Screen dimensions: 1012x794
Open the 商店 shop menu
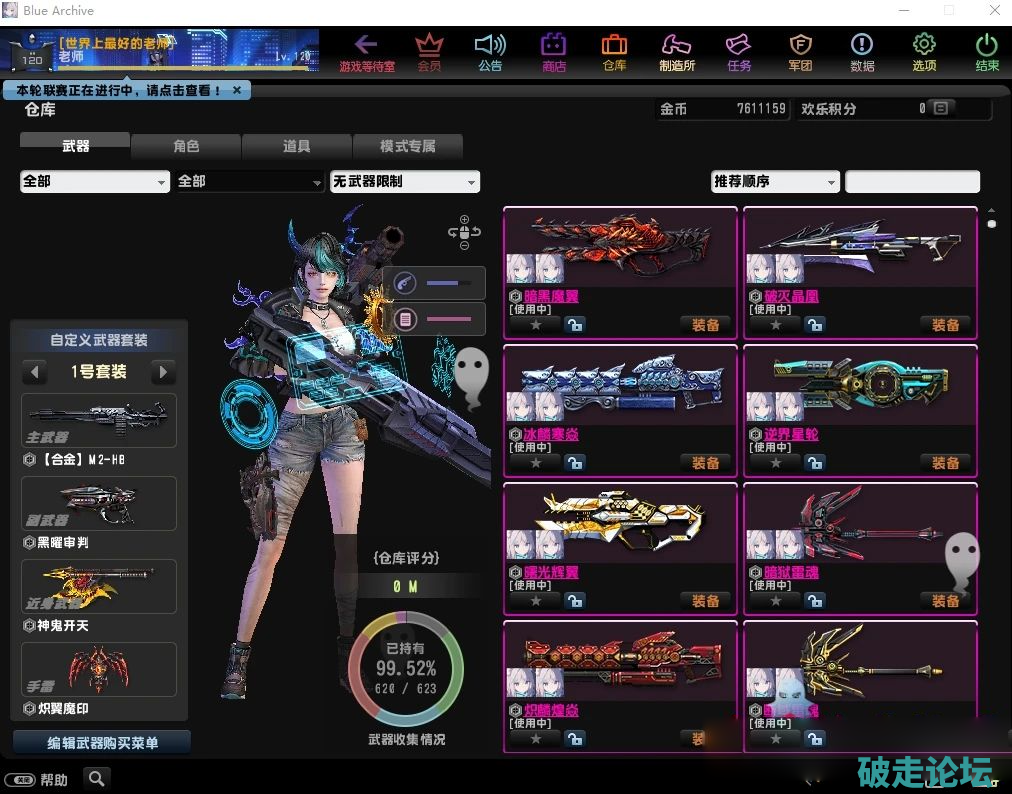(553, 52)
